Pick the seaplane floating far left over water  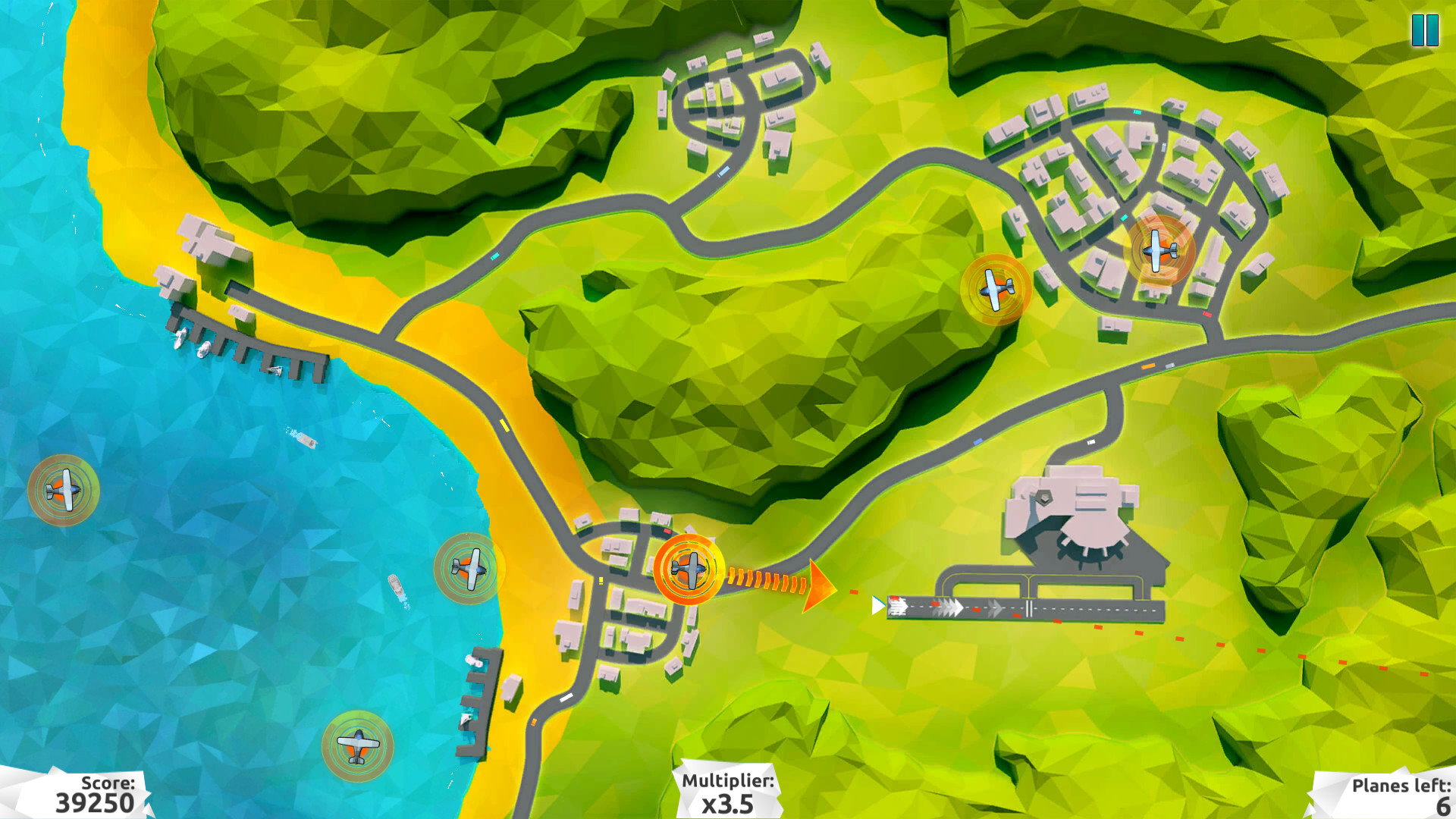click(64, 489)
